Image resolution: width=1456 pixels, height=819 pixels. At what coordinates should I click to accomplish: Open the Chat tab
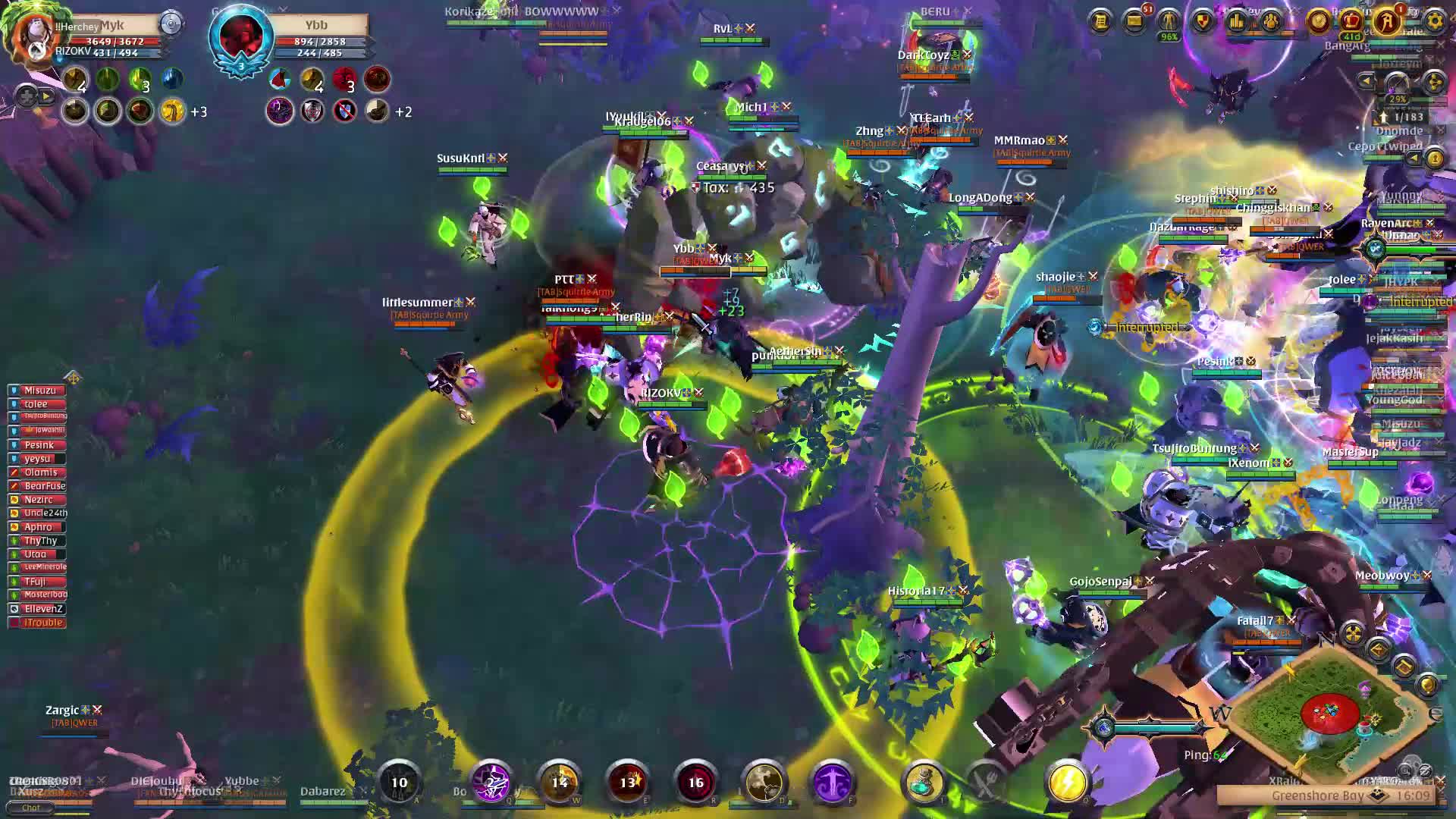click(x=30, y=808)
